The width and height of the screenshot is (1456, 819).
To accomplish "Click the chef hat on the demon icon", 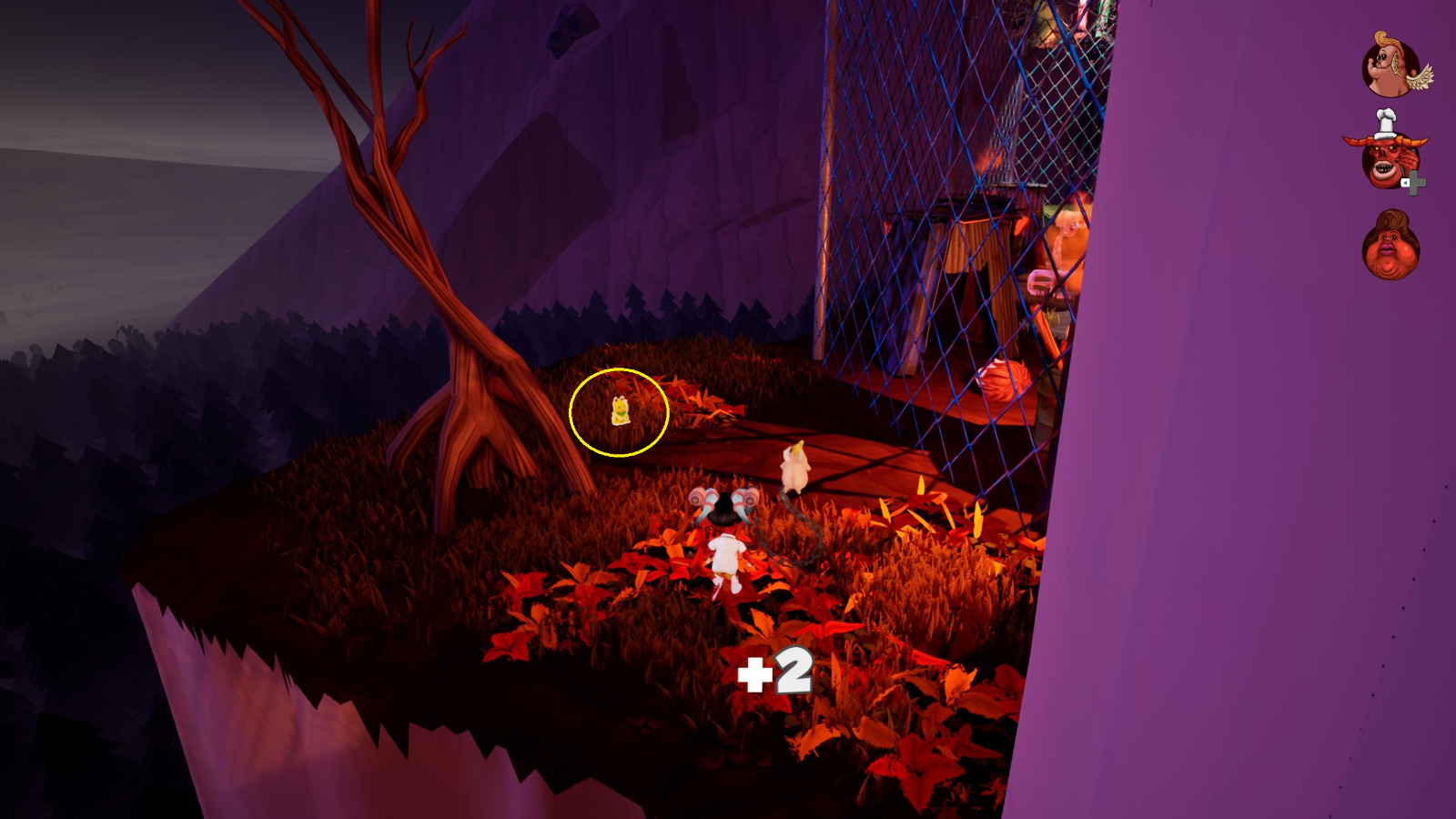I will click(1385, 120).
